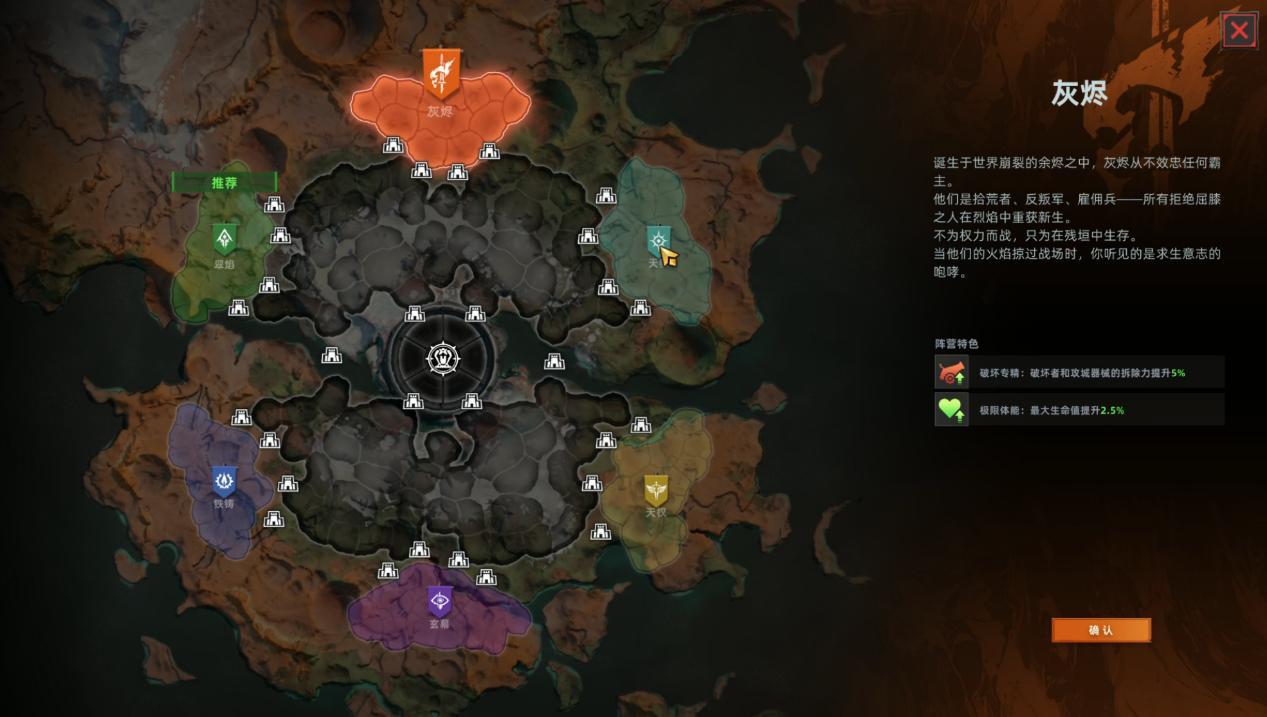
Task: Click the 极限体能 green heart trait icon
Action: click(951, 409)
